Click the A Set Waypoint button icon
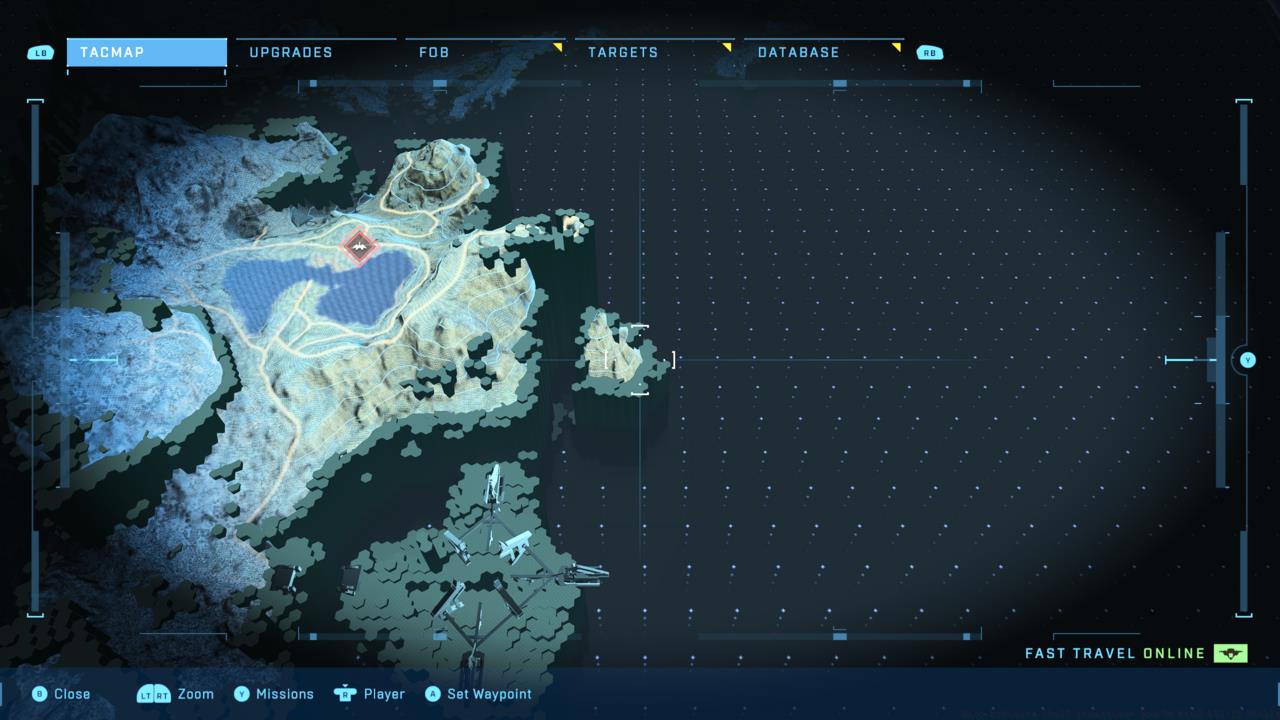Viewport: 1280px width, 720px height. [x=432, y=693]
